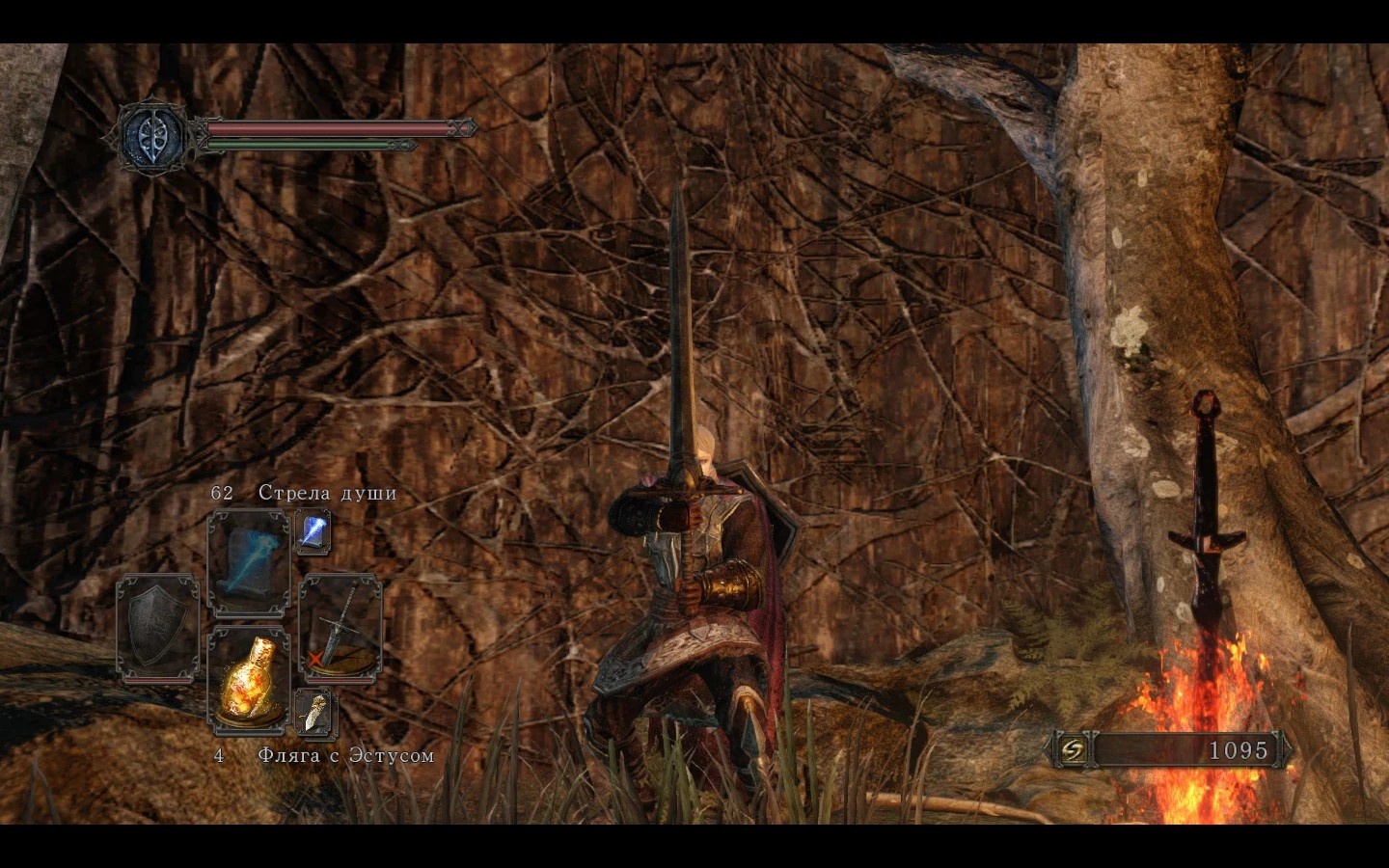Select the equipped shield slot
Viewport: 1389px width, 868px height.
pos(156,625)
